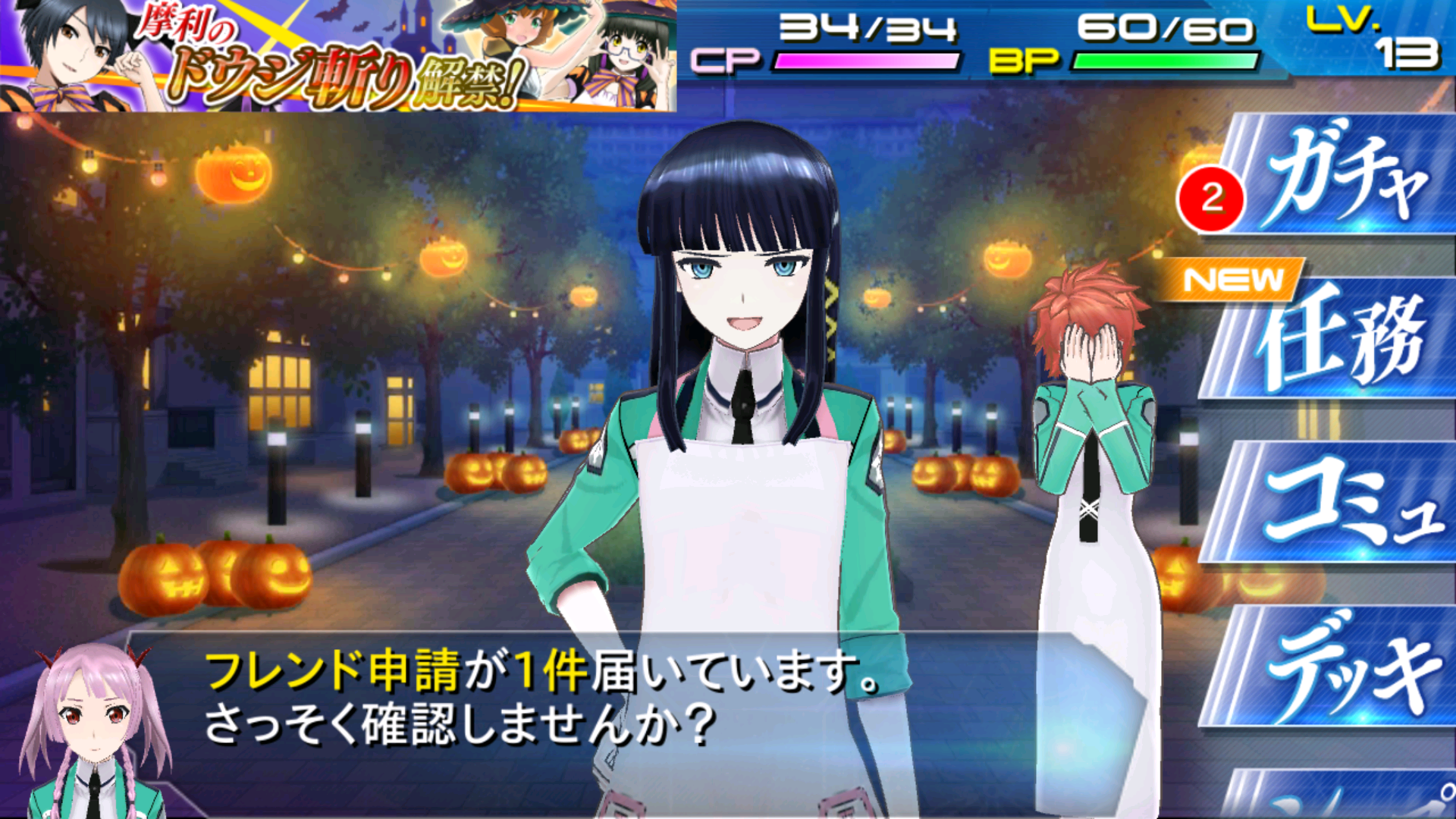Open the ガチャ (Gacha) panel
The width and height of the screenshot is (1456, 819).
click(1357, 174)
